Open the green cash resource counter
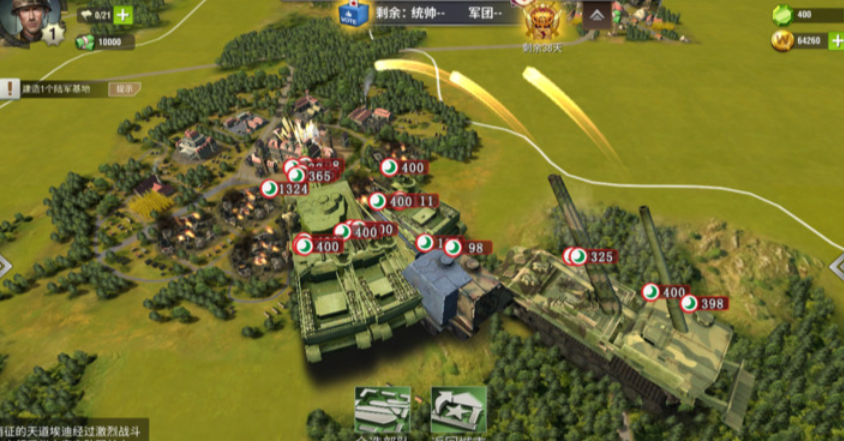This screenshot has width=844, height=441. (x=101, y=42)
